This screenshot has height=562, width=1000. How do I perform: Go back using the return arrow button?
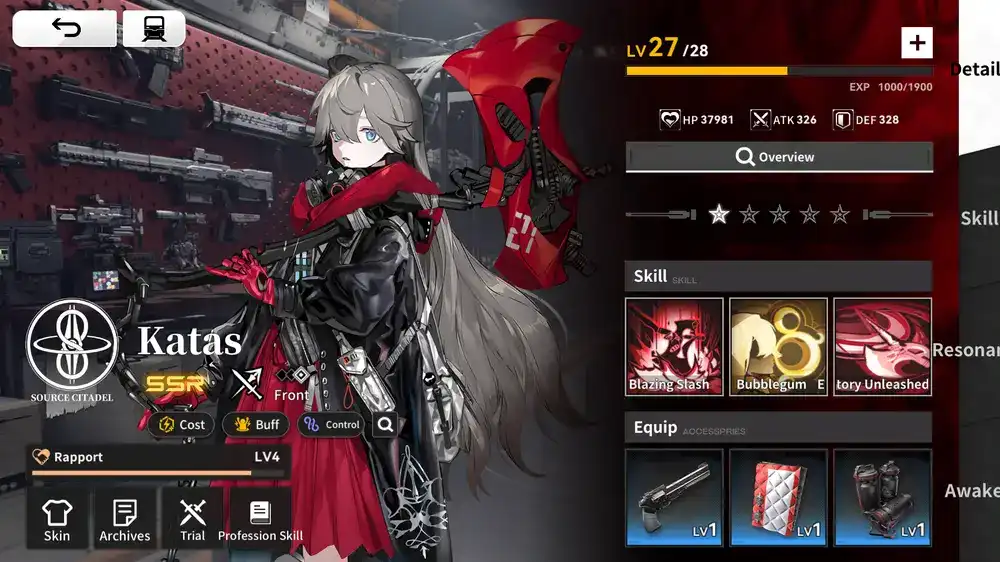point(64,29)
